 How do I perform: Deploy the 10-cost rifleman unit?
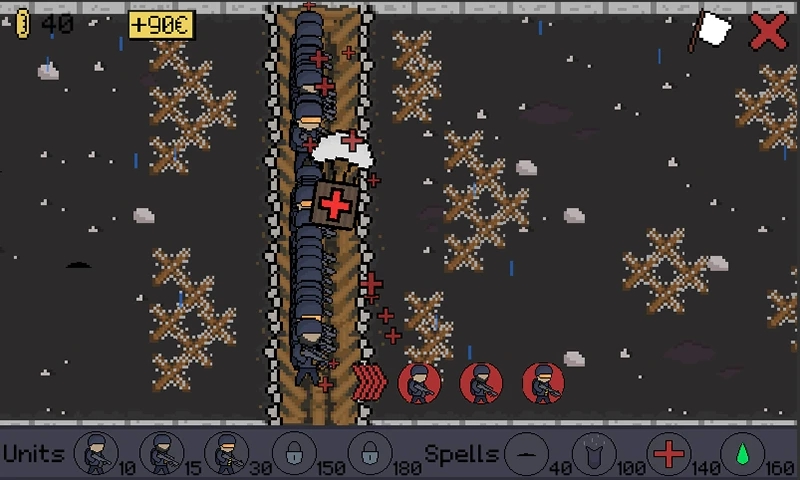(x=96, y=453)
